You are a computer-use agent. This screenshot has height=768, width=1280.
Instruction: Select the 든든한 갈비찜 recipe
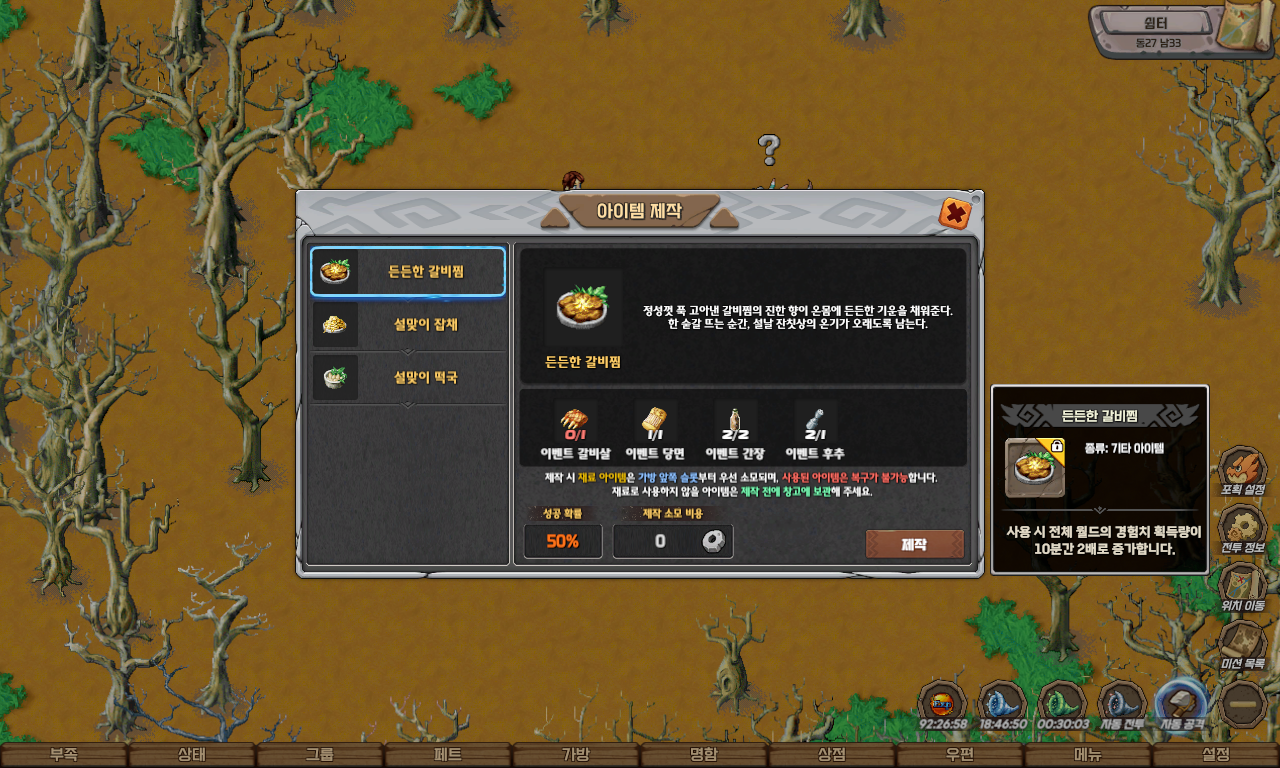pyautogui.click(x=407, y=271)
